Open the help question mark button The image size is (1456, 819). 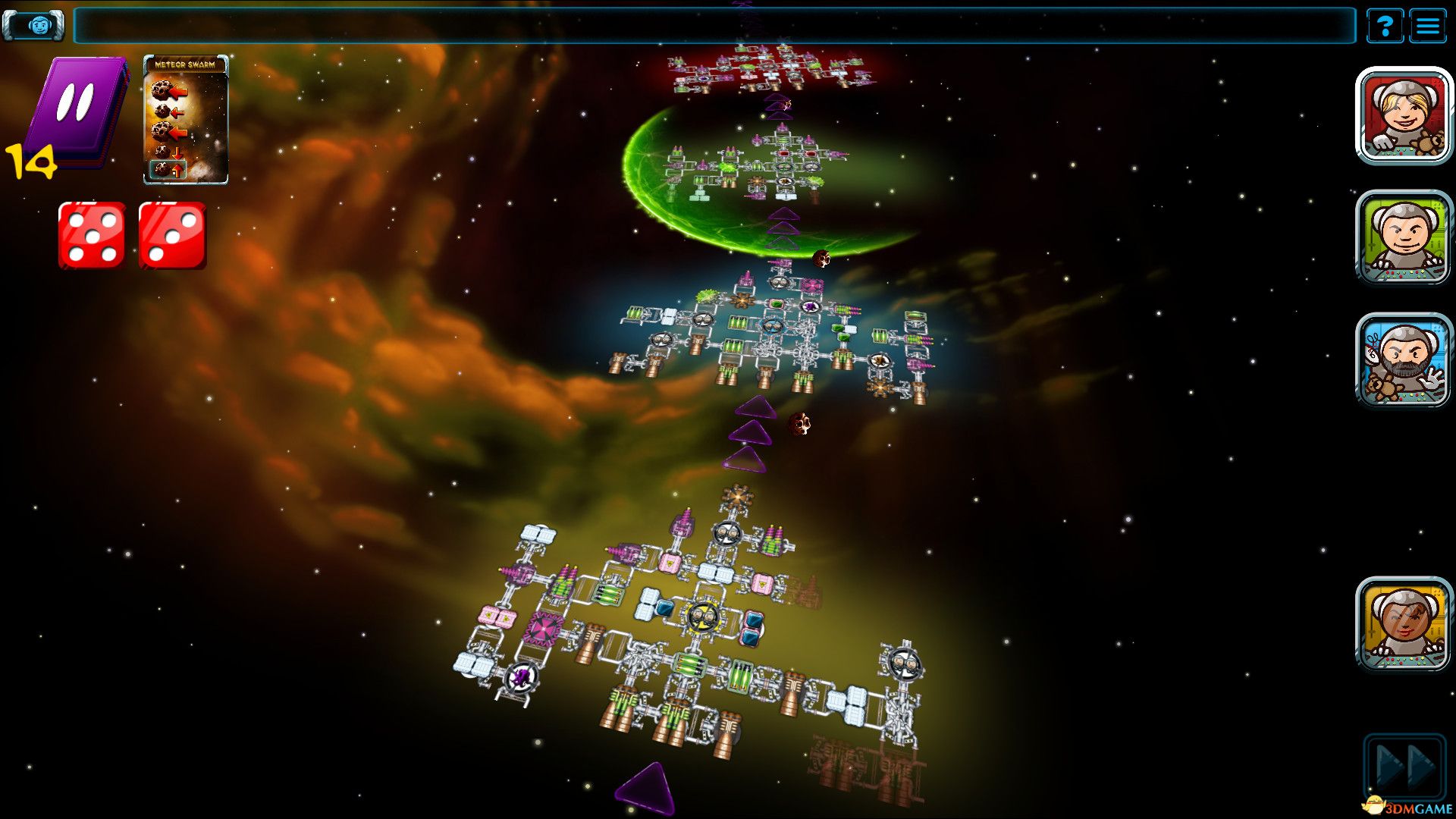[x=1385, y=27]
